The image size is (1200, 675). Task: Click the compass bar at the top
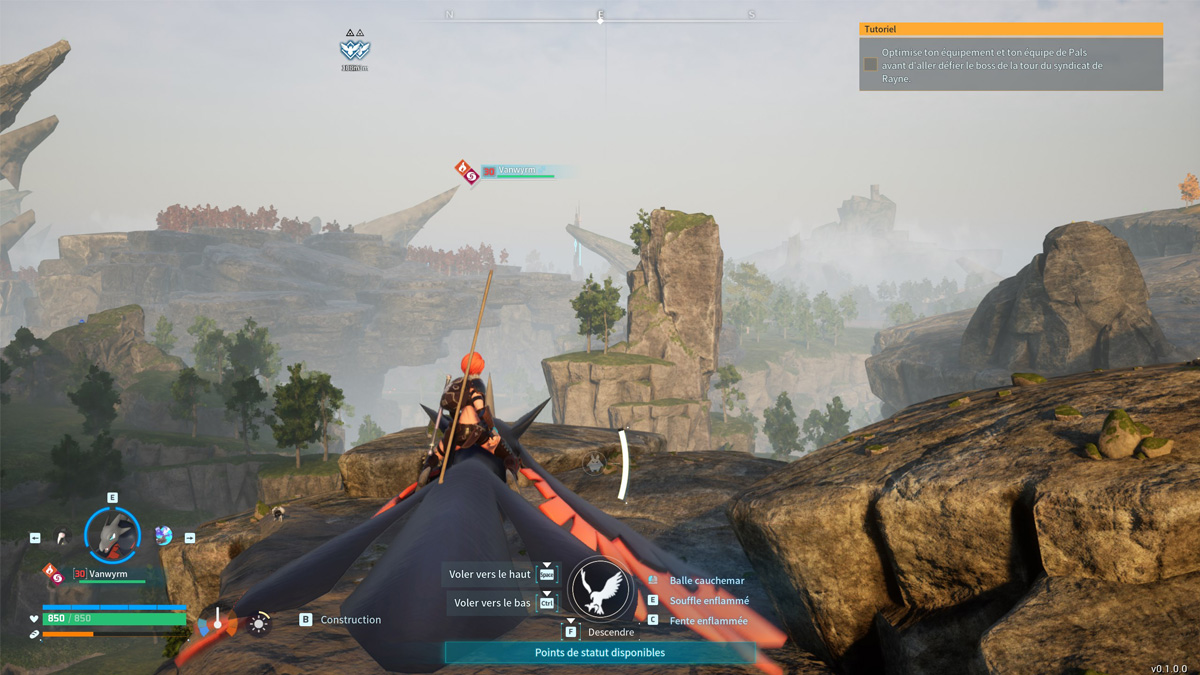pyautogui.click(x=600, y=16)
